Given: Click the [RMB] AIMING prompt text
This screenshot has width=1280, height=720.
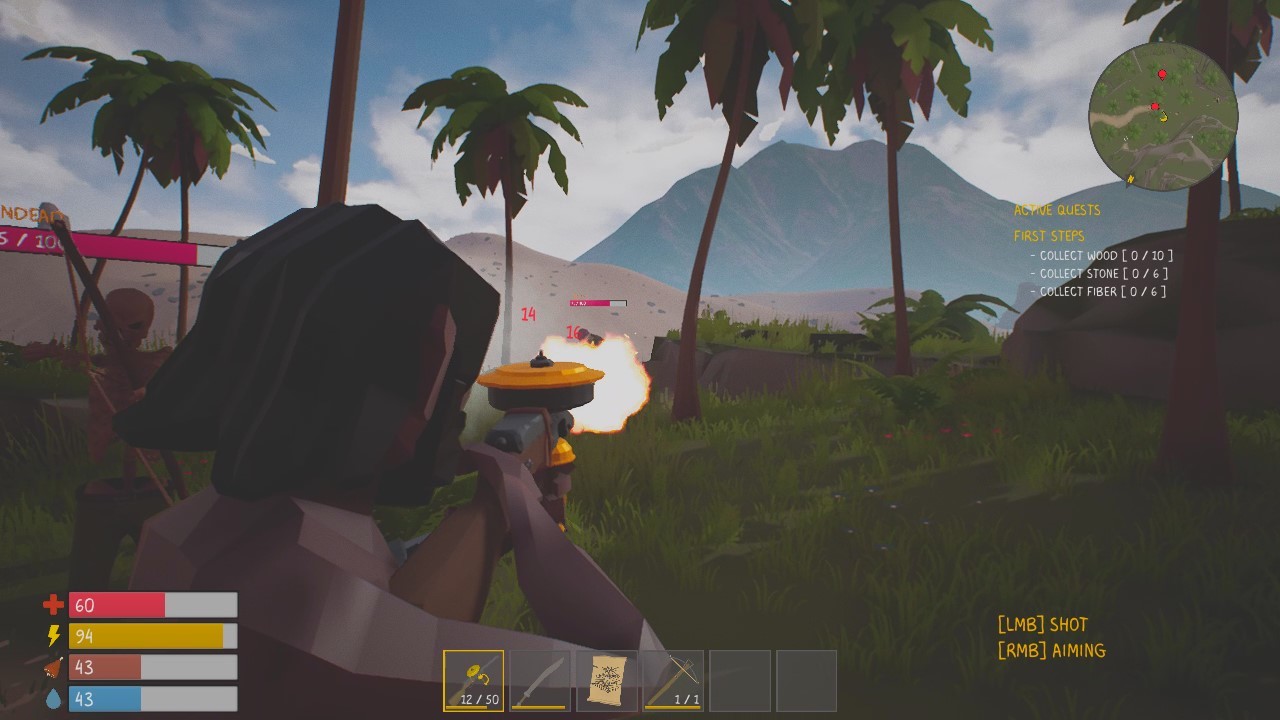Looking at the screenshot, I should click(1049, 650).
